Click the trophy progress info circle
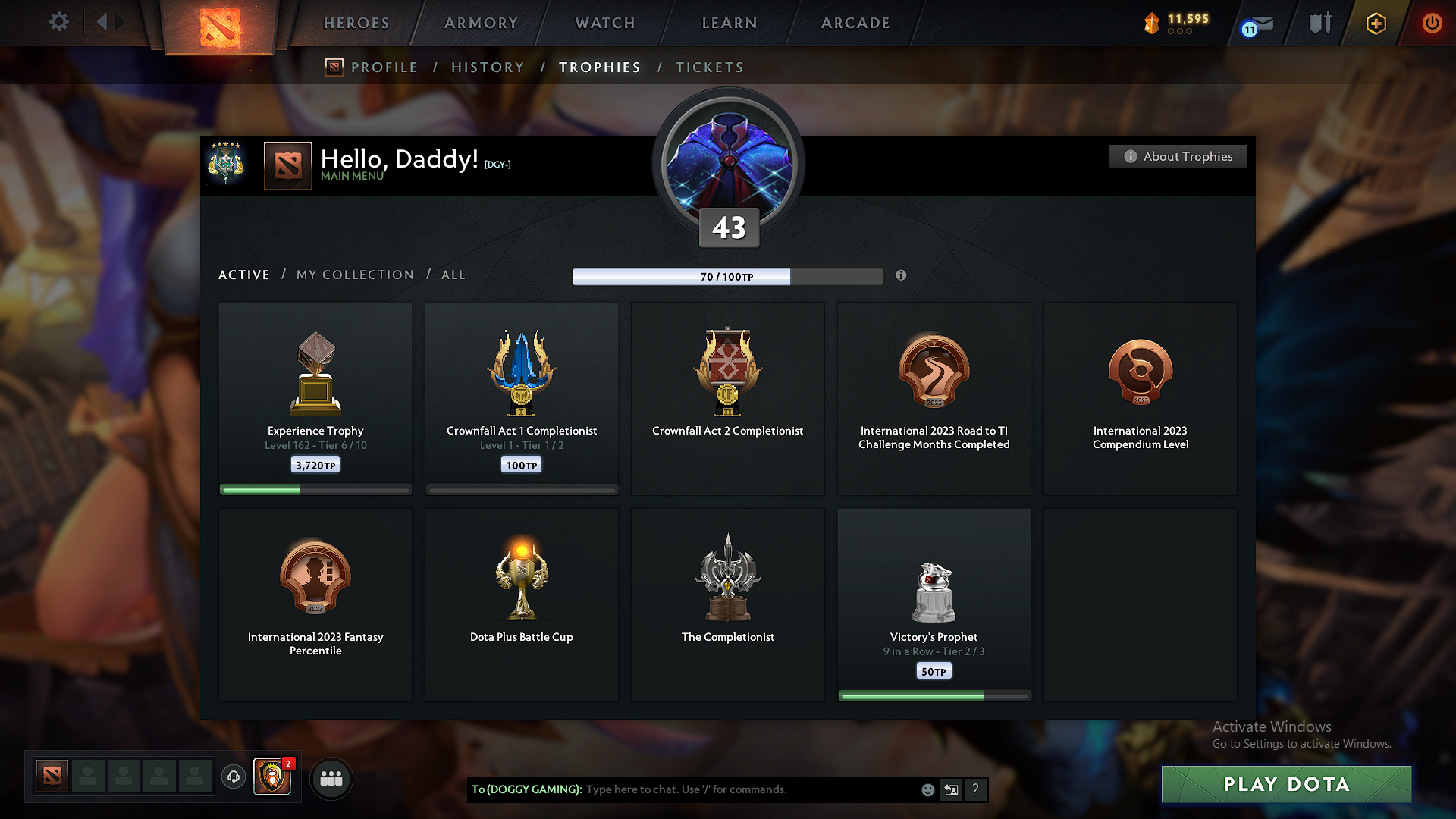Image resolution: width=1456 pixels, height=819 pixels. coord(902,276)
